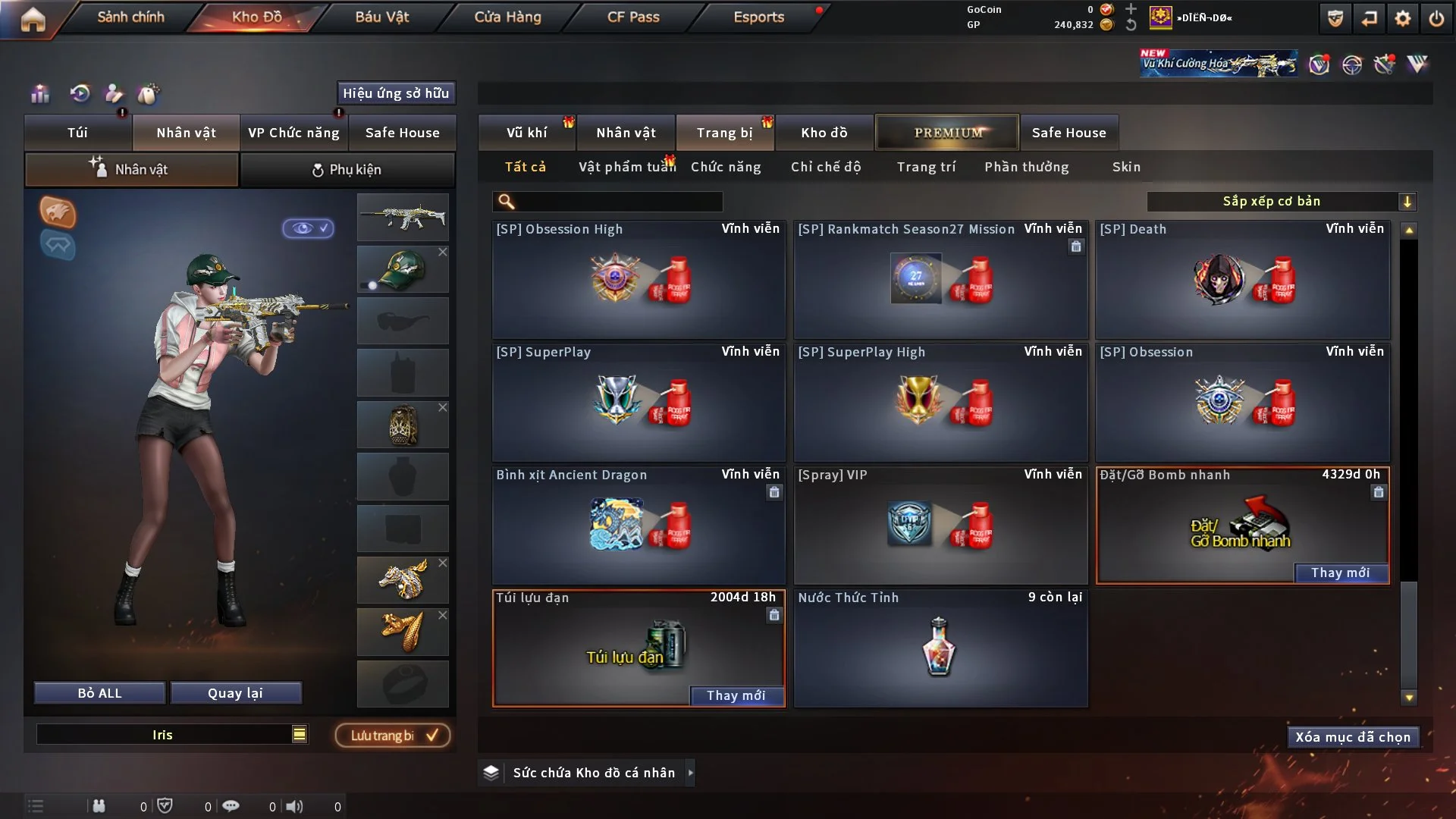Save loadout with Lưu trang bị
The image size is (1456, 819).
click(393, 736)
